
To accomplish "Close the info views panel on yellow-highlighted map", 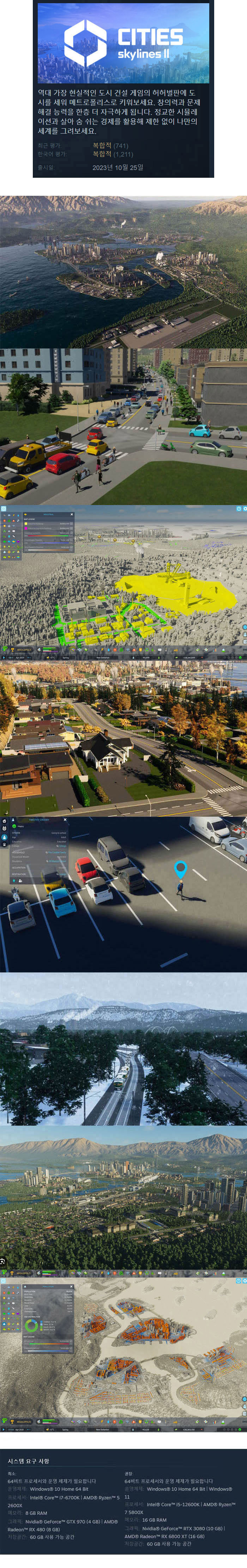I will click(71, 514).
